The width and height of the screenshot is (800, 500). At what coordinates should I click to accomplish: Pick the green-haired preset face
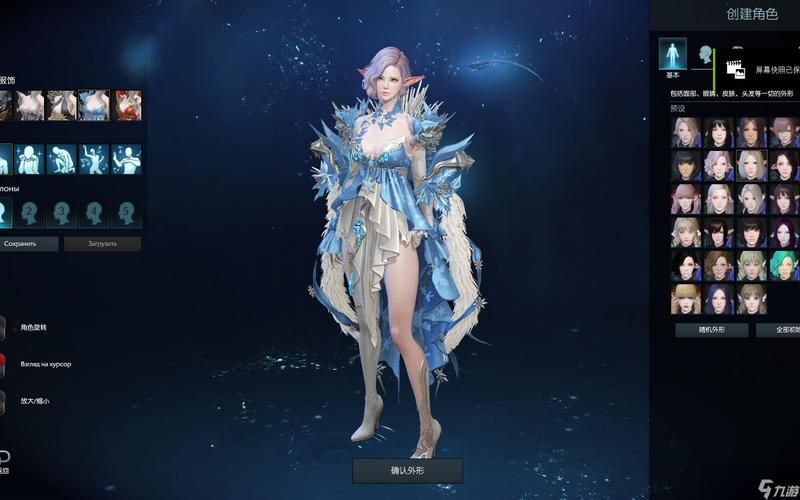pyautogui.click(x=784, y=266)
